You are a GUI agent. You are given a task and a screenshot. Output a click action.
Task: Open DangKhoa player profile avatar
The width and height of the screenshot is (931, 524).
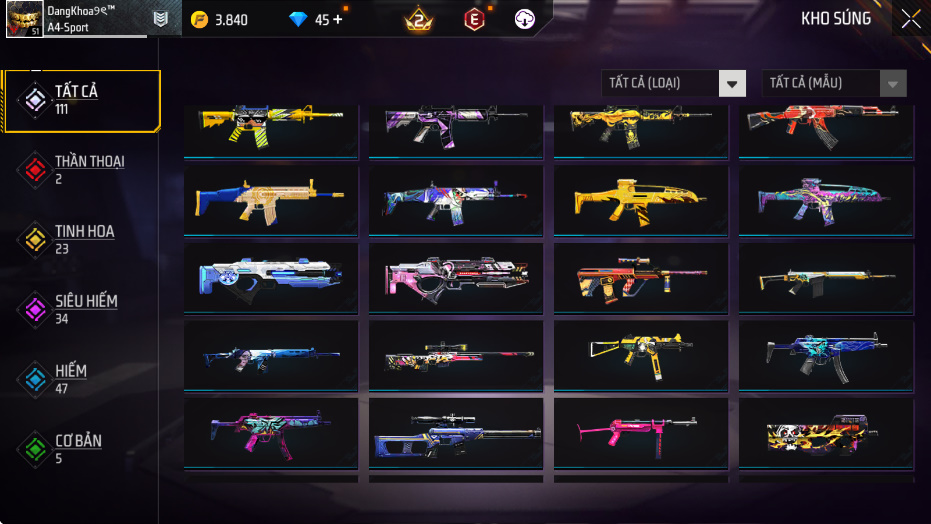pos(24,19)
